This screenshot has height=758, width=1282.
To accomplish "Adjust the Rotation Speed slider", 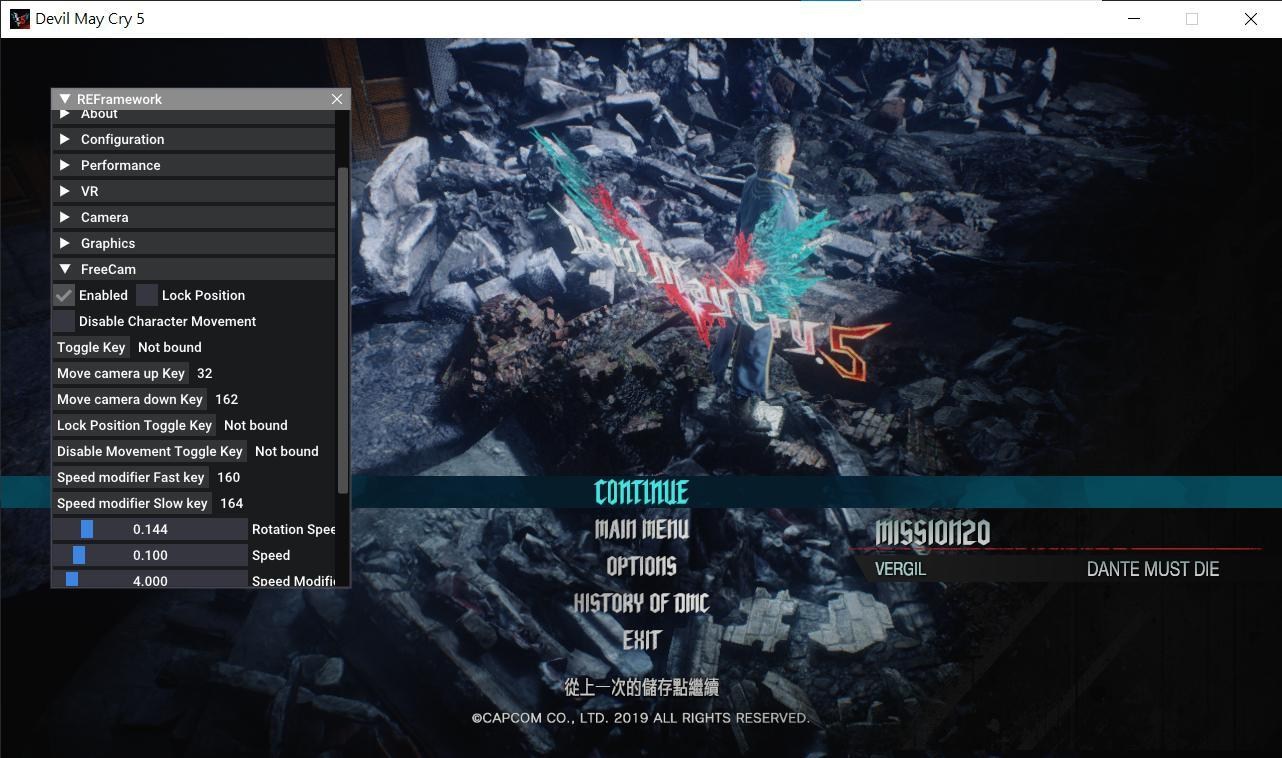I will 150,529.
